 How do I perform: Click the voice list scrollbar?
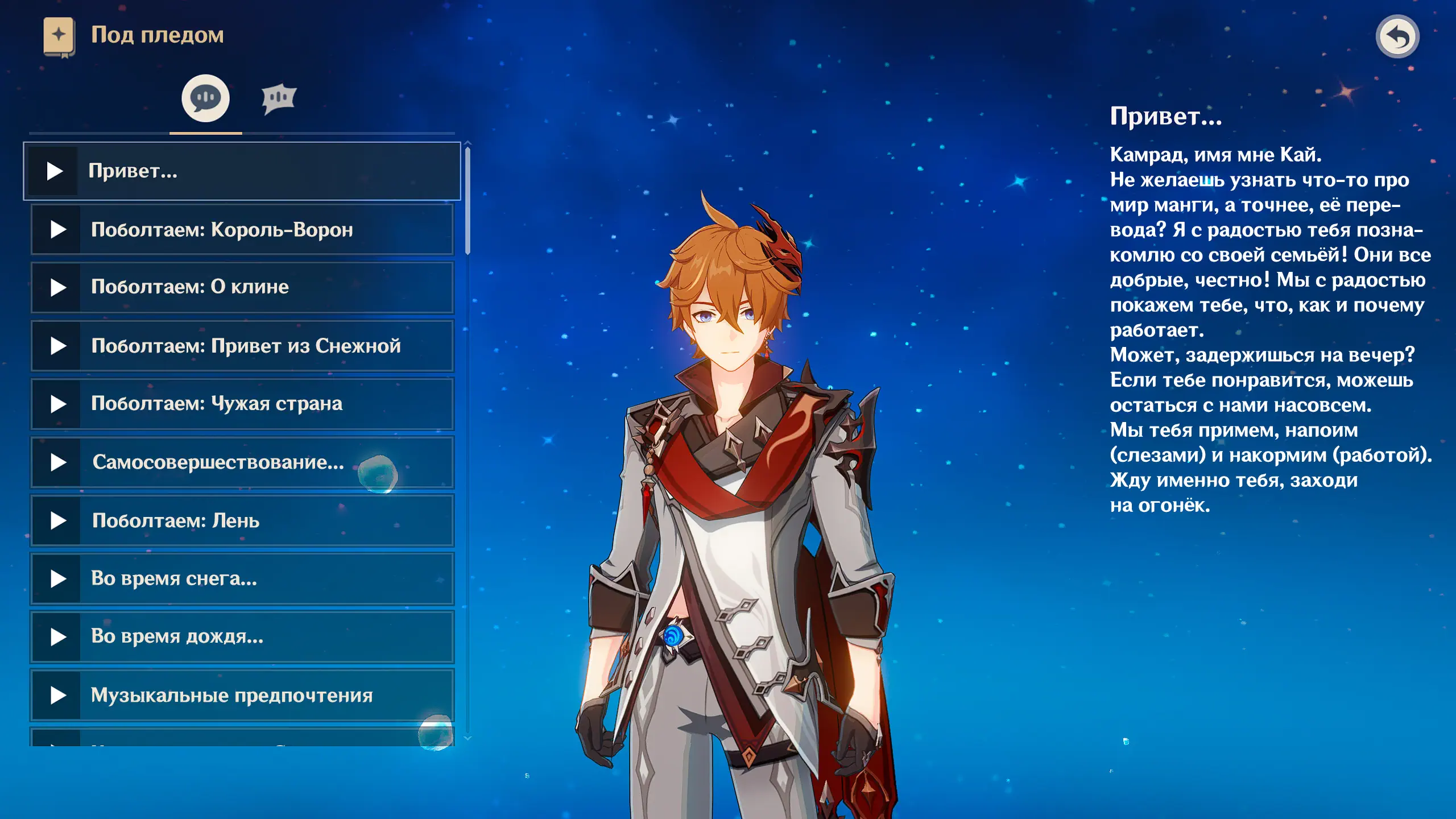(x=468, y=200)
